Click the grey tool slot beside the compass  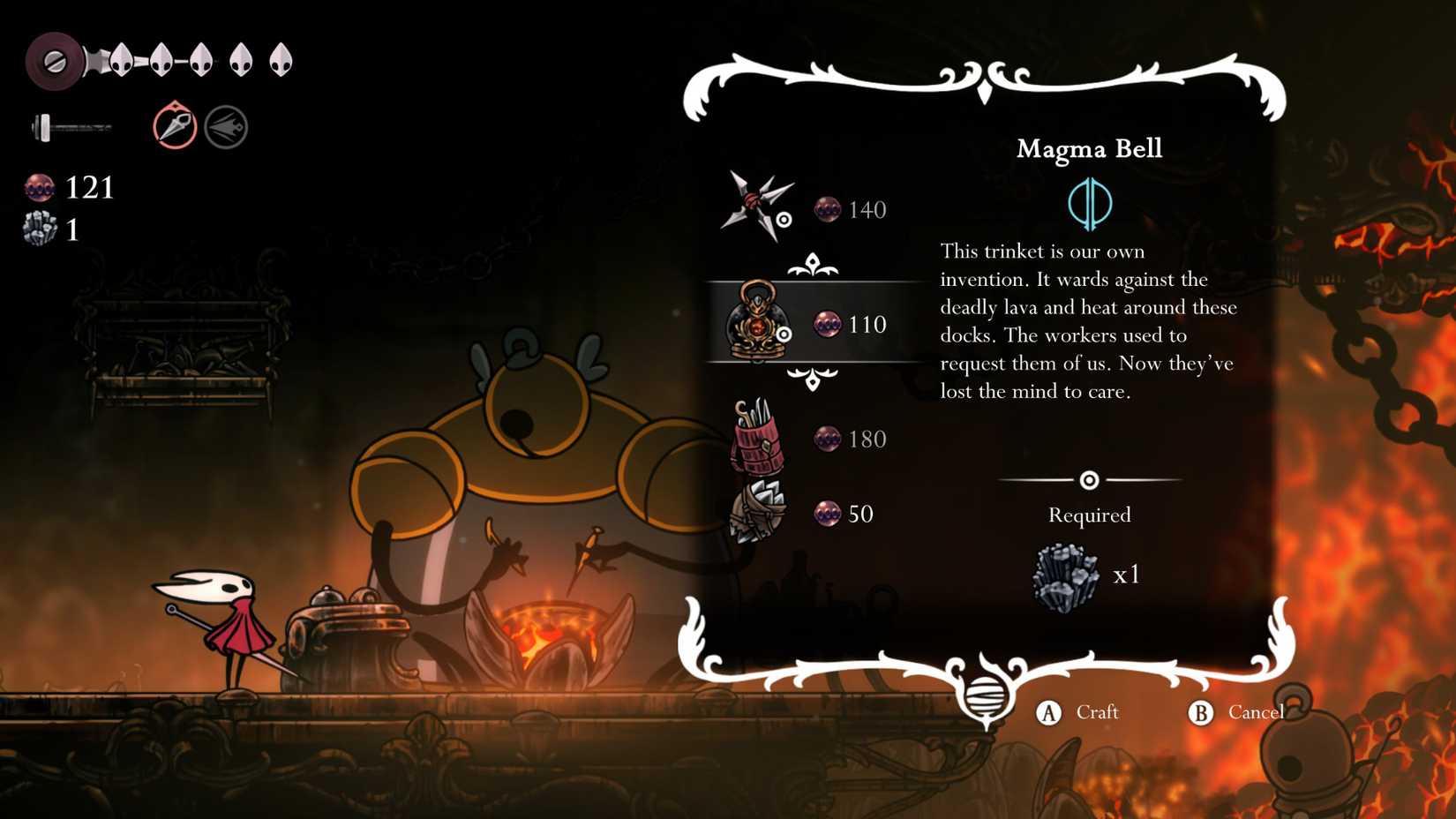[226, 125]
